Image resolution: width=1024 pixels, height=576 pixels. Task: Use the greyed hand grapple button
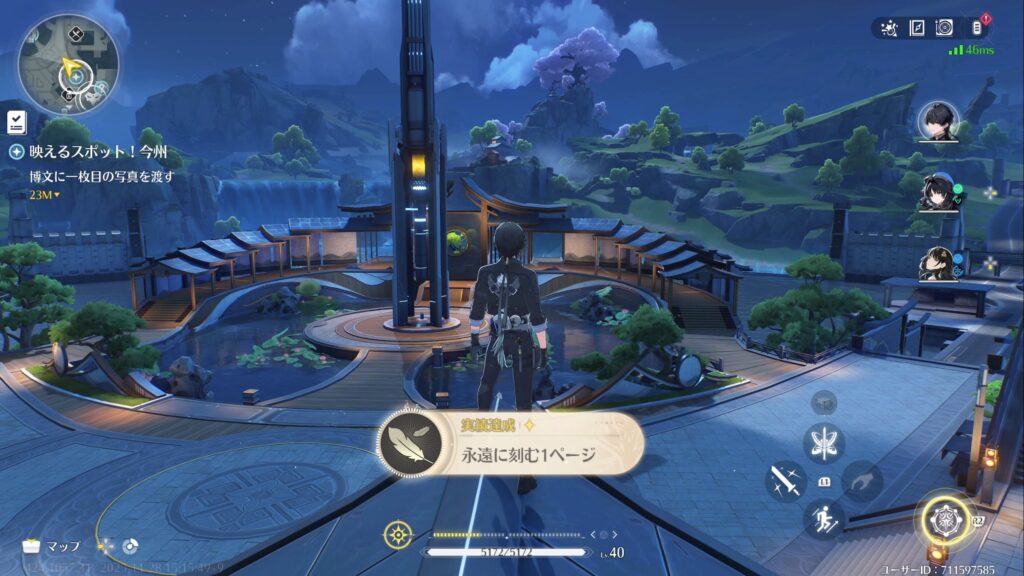pyautogui.click(x=862, y=481)
